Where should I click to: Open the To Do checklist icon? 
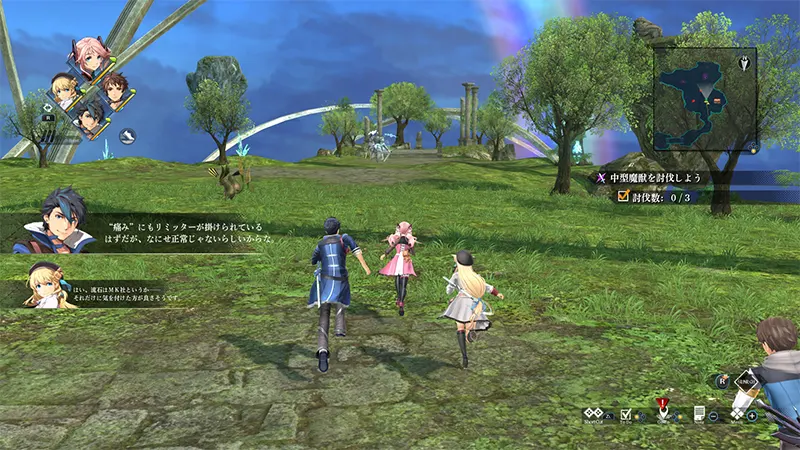click(626, 414)
